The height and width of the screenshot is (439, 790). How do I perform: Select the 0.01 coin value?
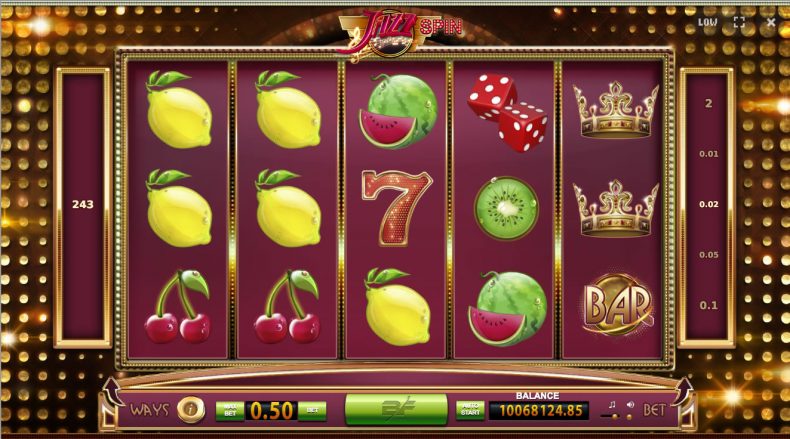click(708, 153)
